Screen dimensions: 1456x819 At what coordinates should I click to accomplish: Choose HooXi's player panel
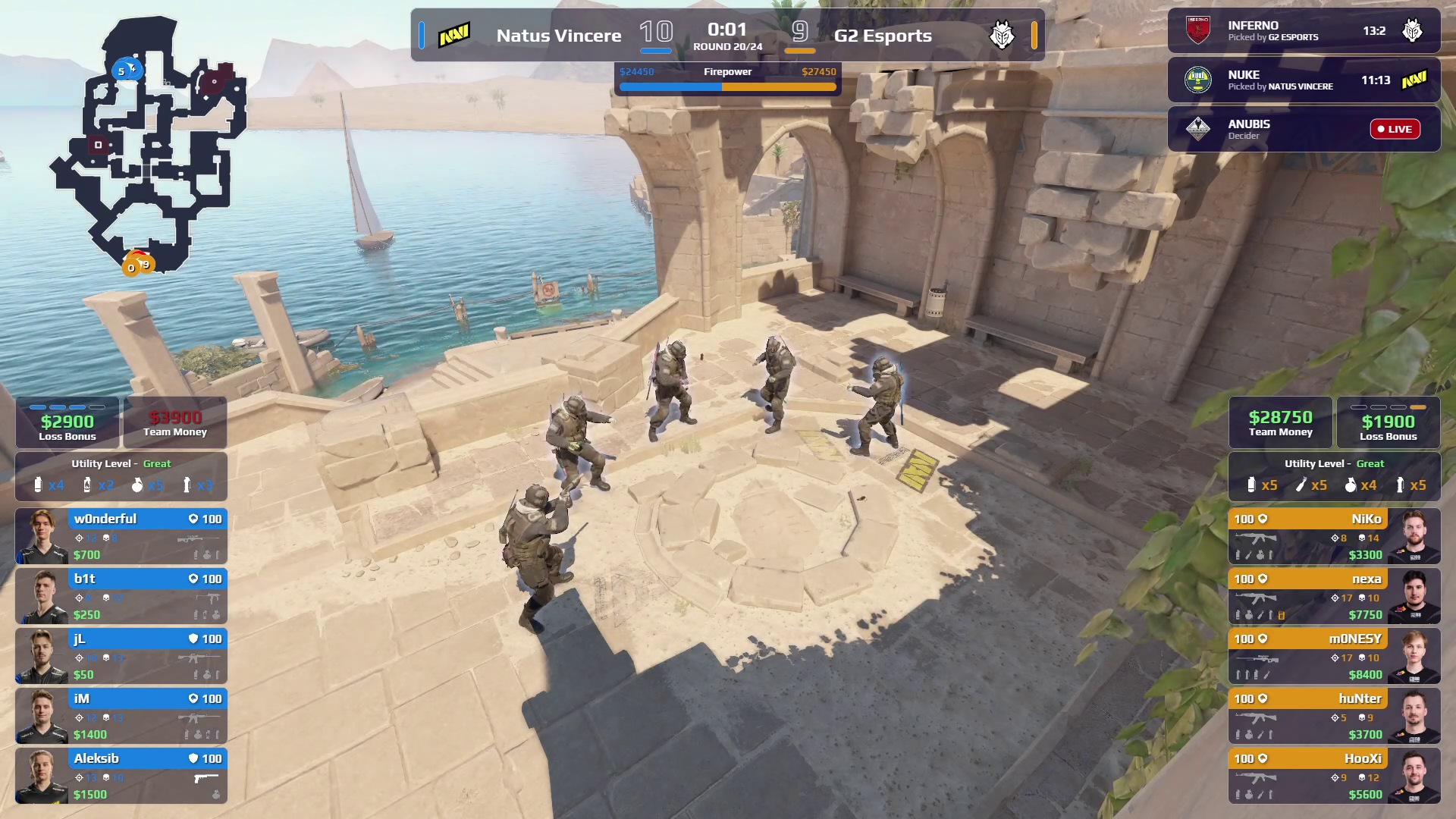1333,776
